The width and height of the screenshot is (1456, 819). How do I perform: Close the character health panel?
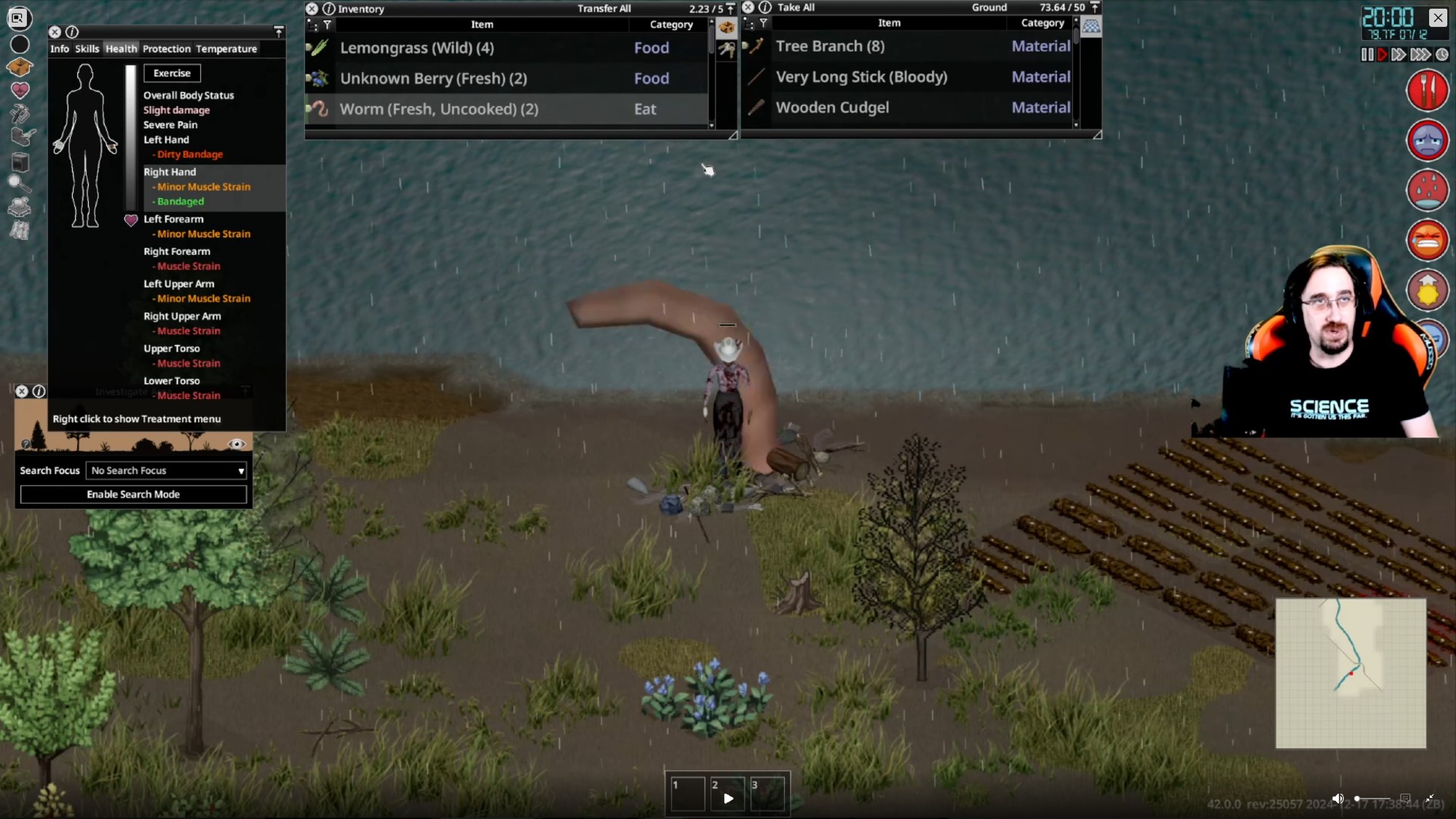pos(55,32)
